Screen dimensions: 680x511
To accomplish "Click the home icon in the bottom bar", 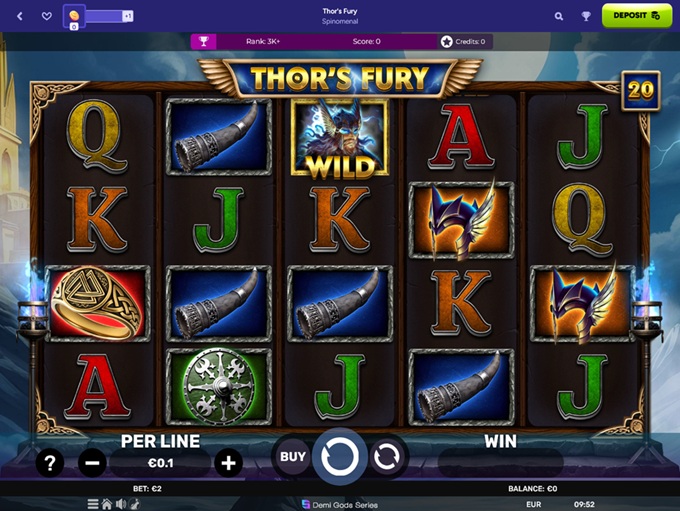I will [x=107, y=504].
